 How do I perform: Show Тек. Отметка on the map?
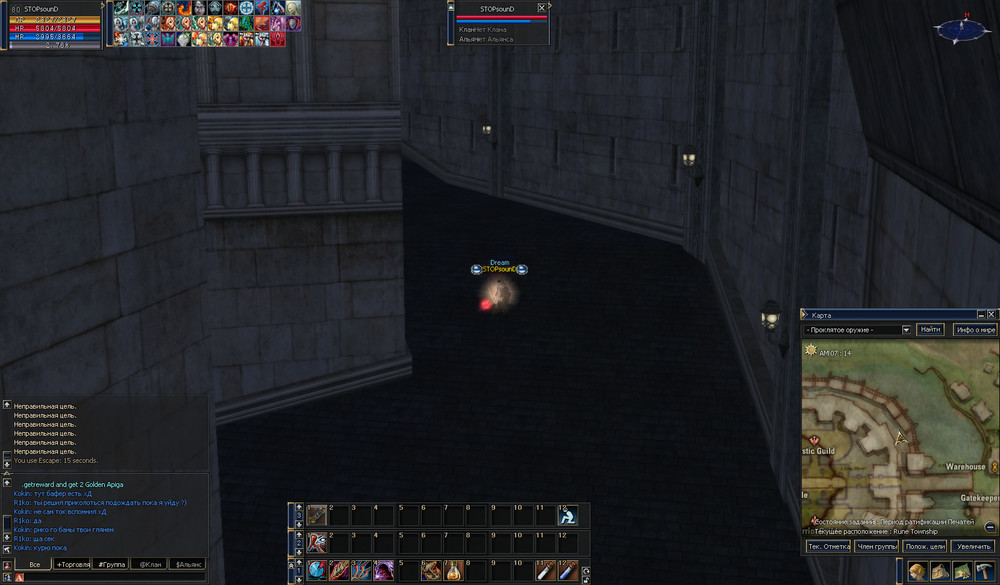[x=828, y=546]
